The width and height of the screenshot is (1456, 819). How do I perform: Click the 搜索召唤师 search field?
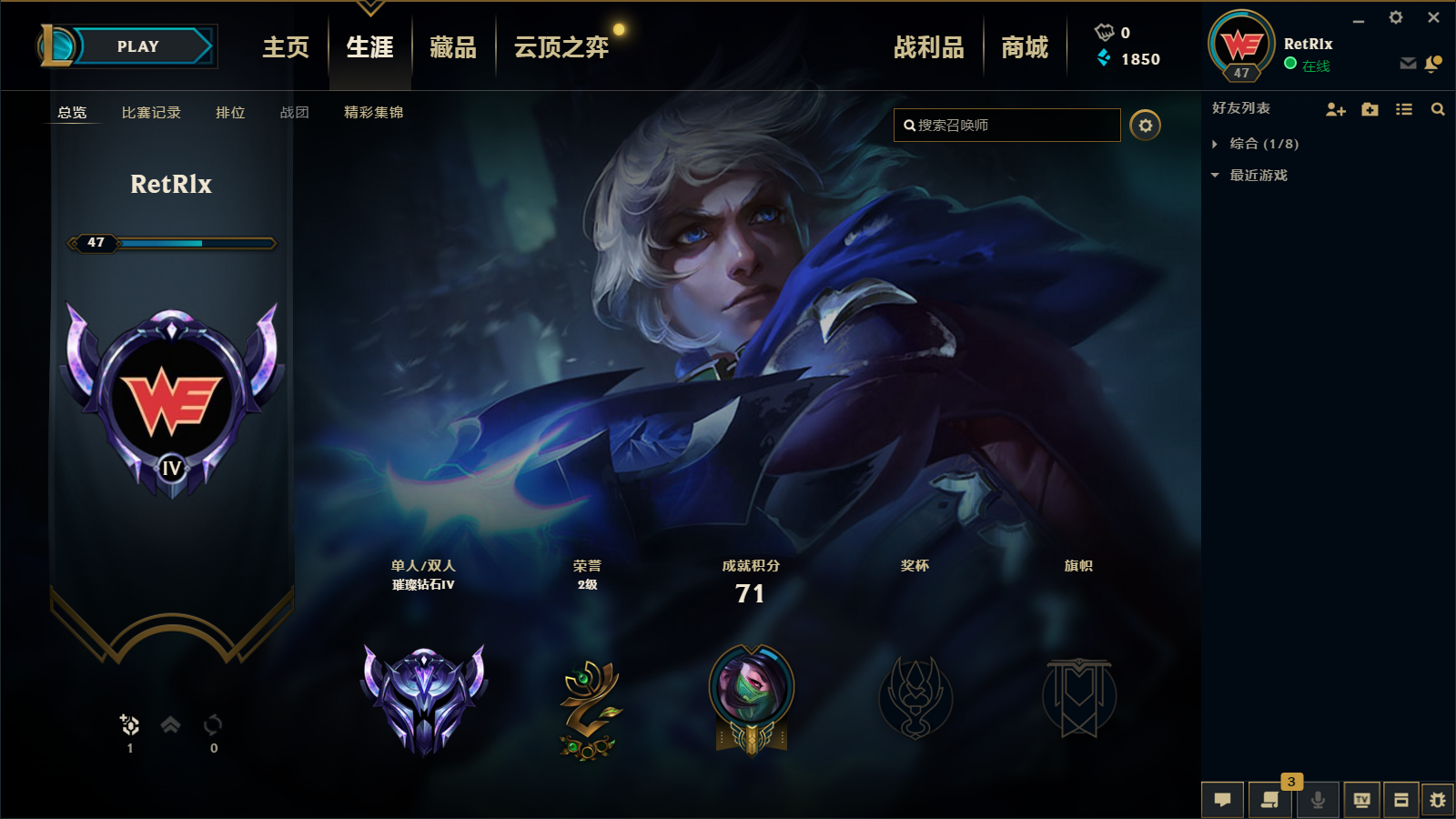pos(1006,126)
